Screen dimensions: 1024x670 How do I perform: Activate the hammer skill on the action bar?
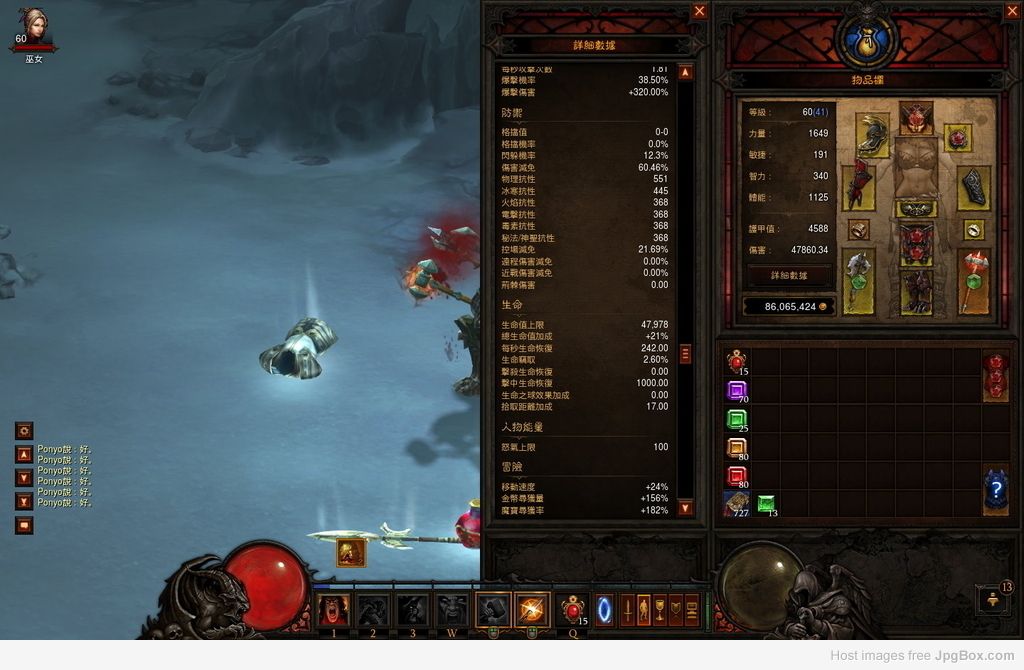(x=493, y=609)
